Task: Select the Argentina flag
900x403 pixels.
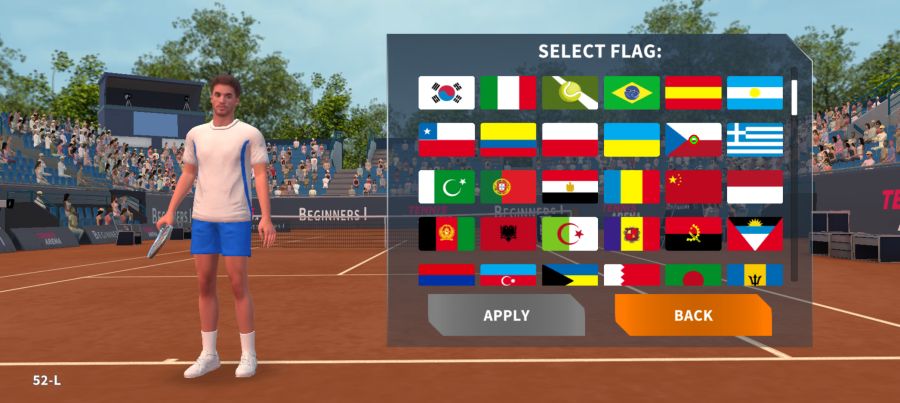Action: click(x=755, y=93)
